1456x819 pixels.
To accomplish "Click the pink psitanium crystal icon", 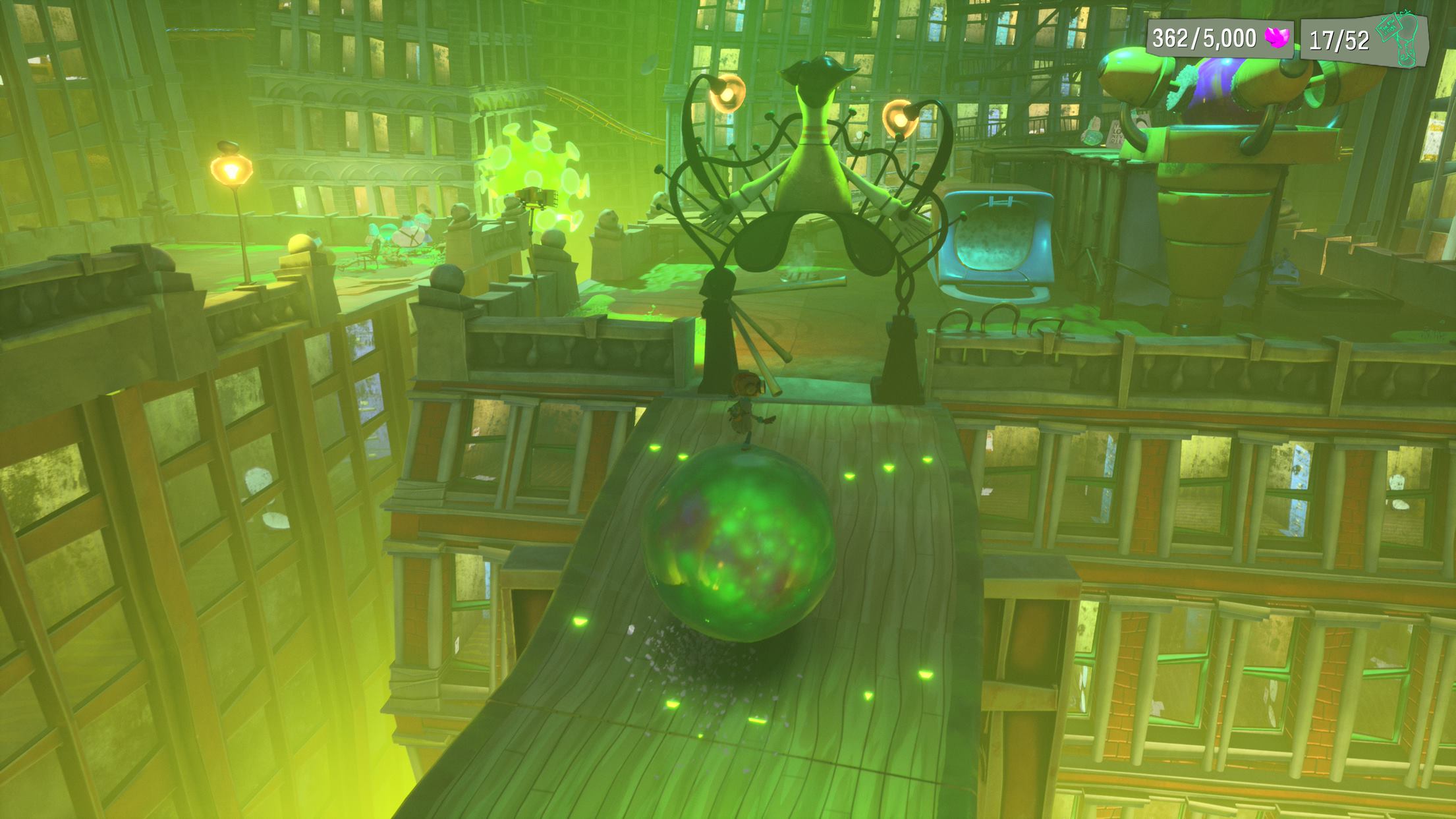I will (1277, 39).
